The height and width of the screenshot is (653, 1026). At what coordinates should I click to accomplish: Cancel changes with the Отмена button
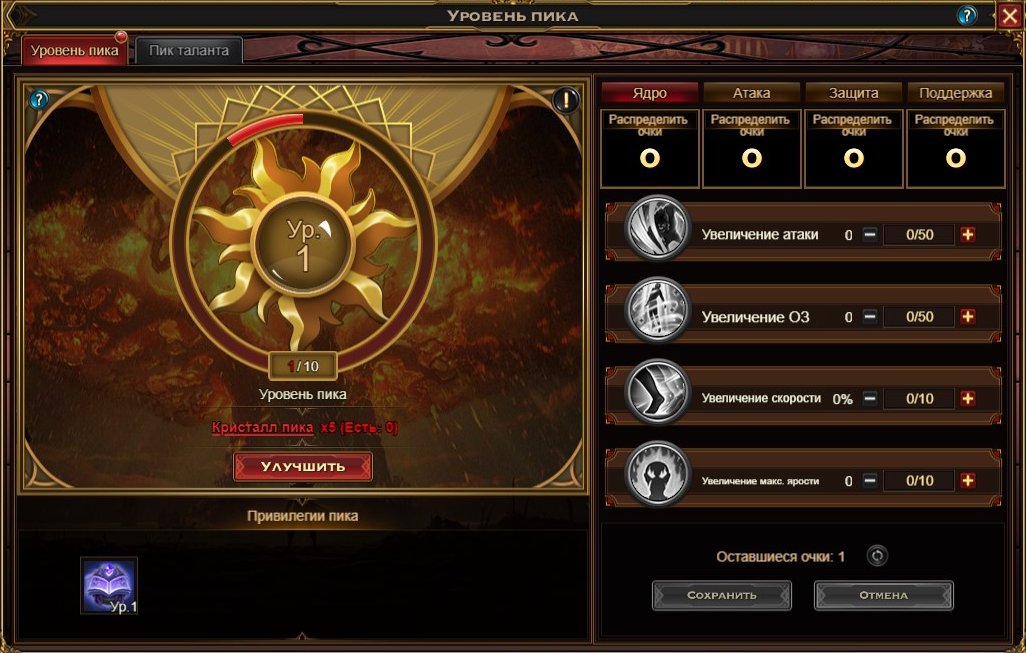click(883, 595)
